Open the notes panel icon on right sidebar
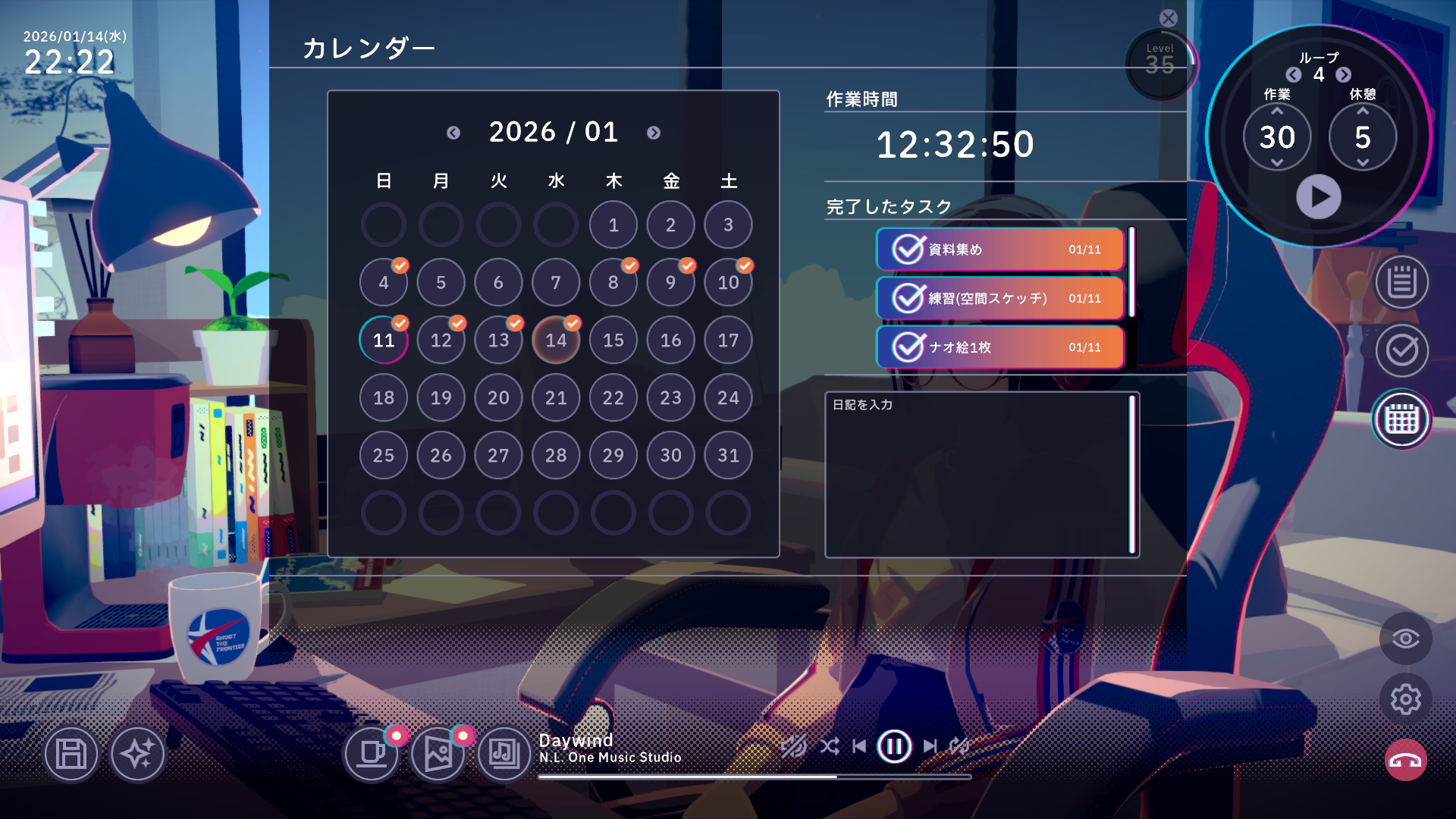Viewport: 1456px width, 819px height. (x=1403, y=285)
